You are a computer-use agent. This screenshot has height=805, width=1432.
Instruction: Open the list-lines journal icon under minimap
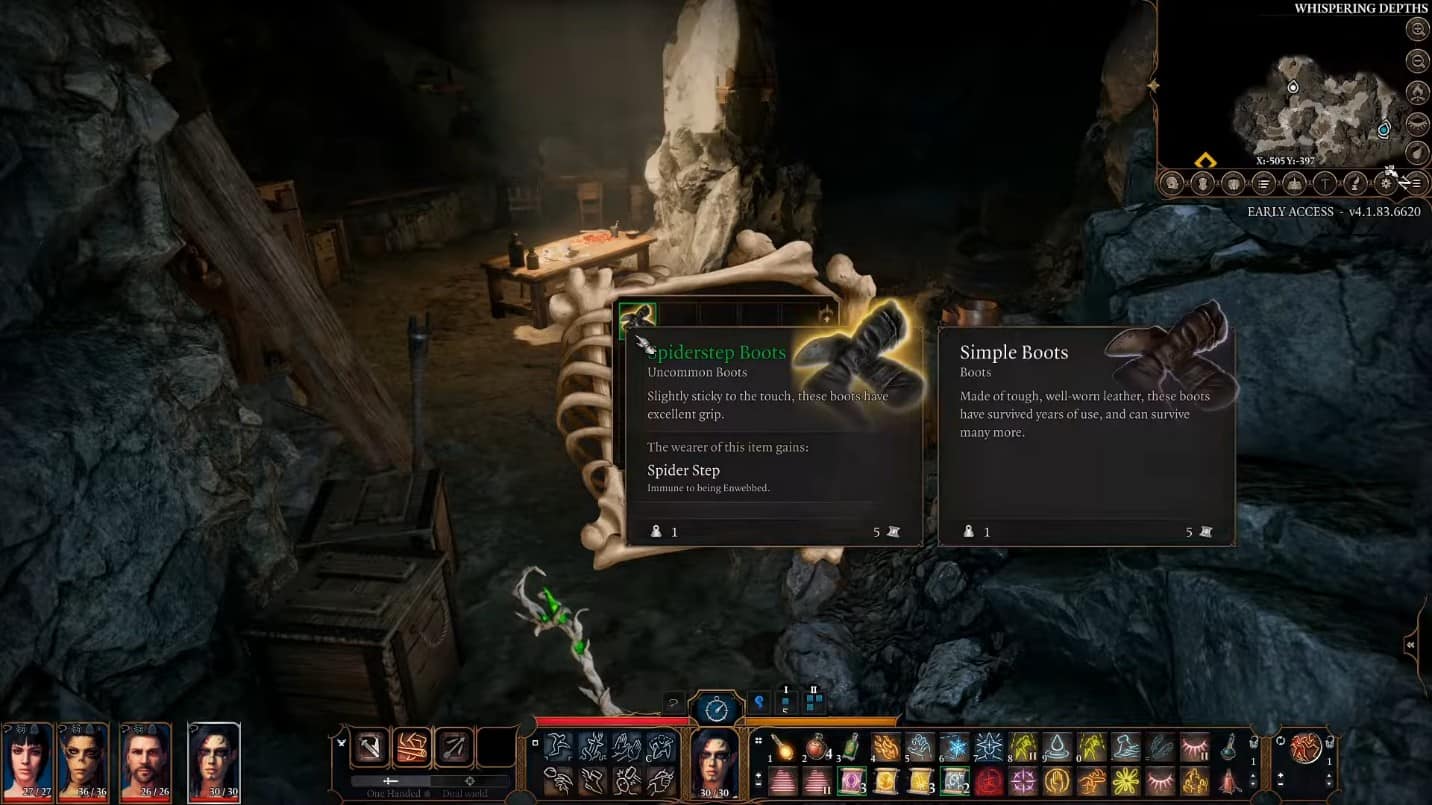pyautogui.click(x=1264, y=184)
